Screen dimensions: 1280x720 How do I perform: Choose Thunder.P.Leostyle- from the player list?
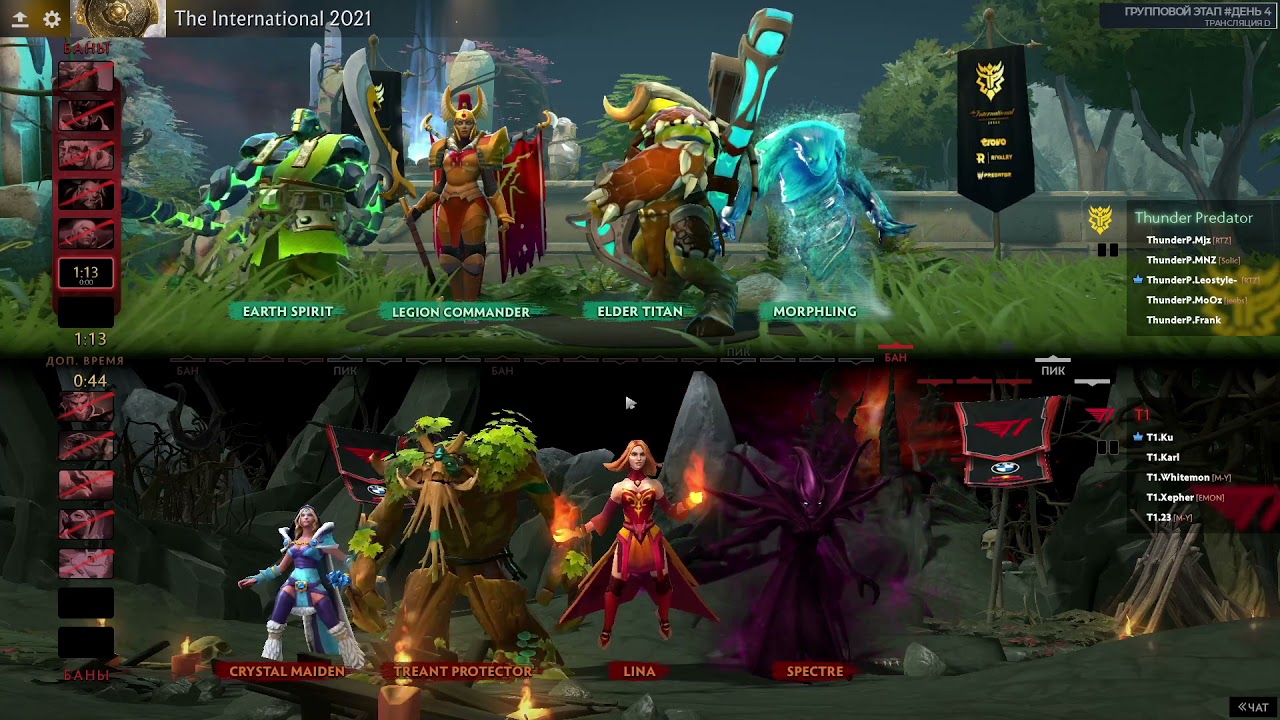coord(1191,280)
